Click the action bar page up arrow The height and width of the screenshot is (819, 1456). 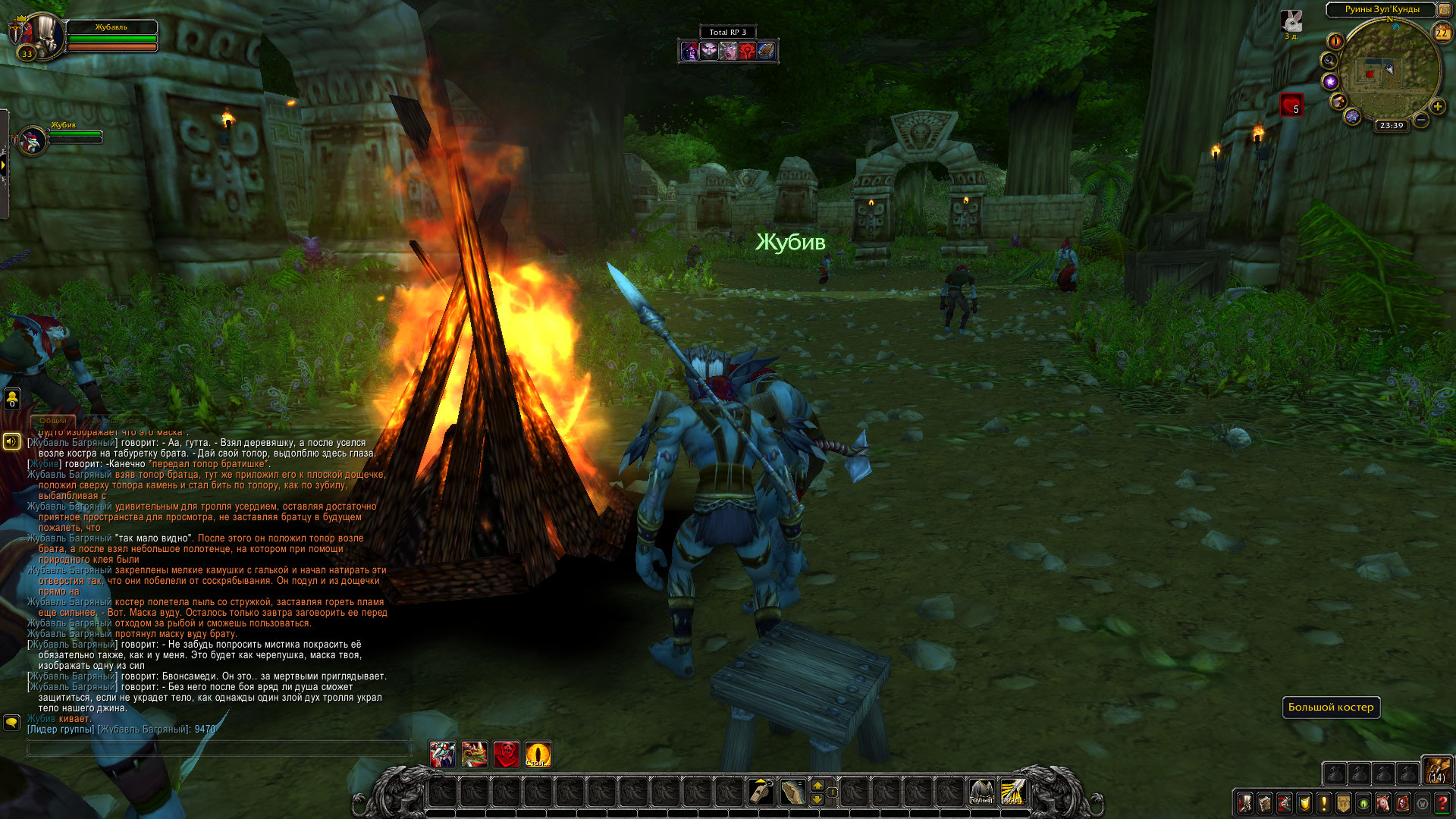[x=817, y=785]
